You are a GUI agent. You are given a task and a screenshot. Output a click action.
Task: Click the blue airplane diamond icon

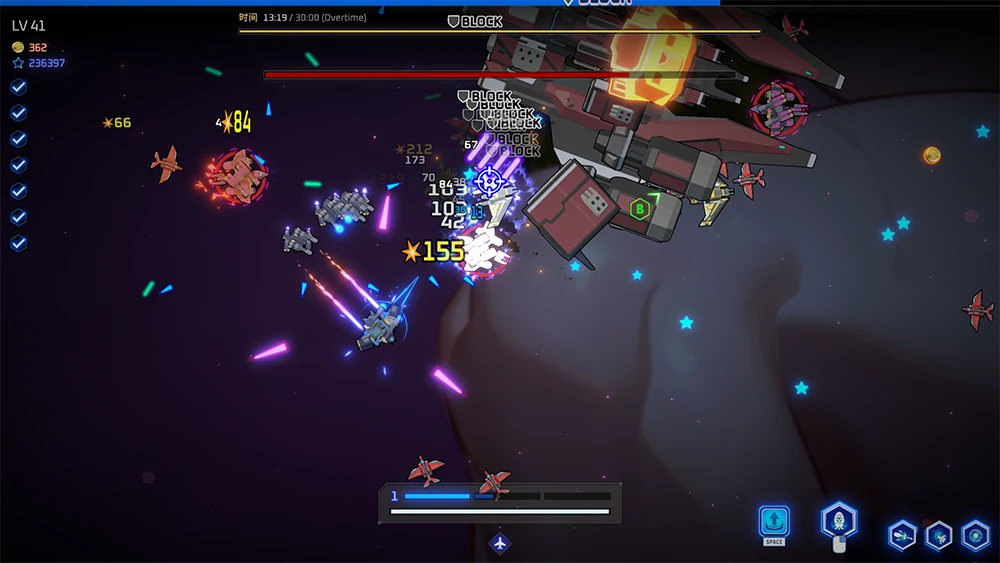[500, 543]
